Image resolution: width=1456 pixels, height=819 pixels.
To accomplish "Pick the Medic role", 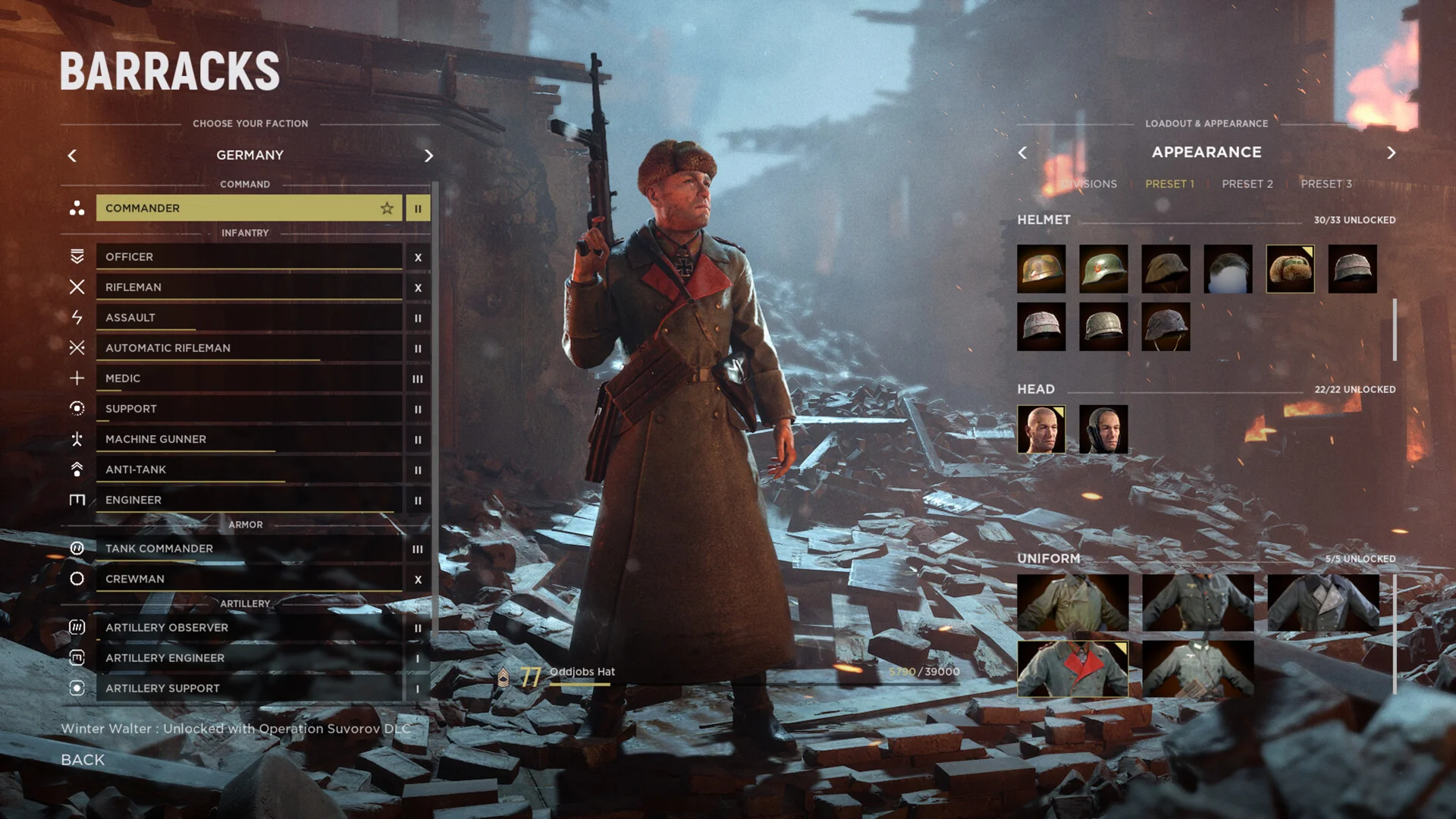I will 249,378.
